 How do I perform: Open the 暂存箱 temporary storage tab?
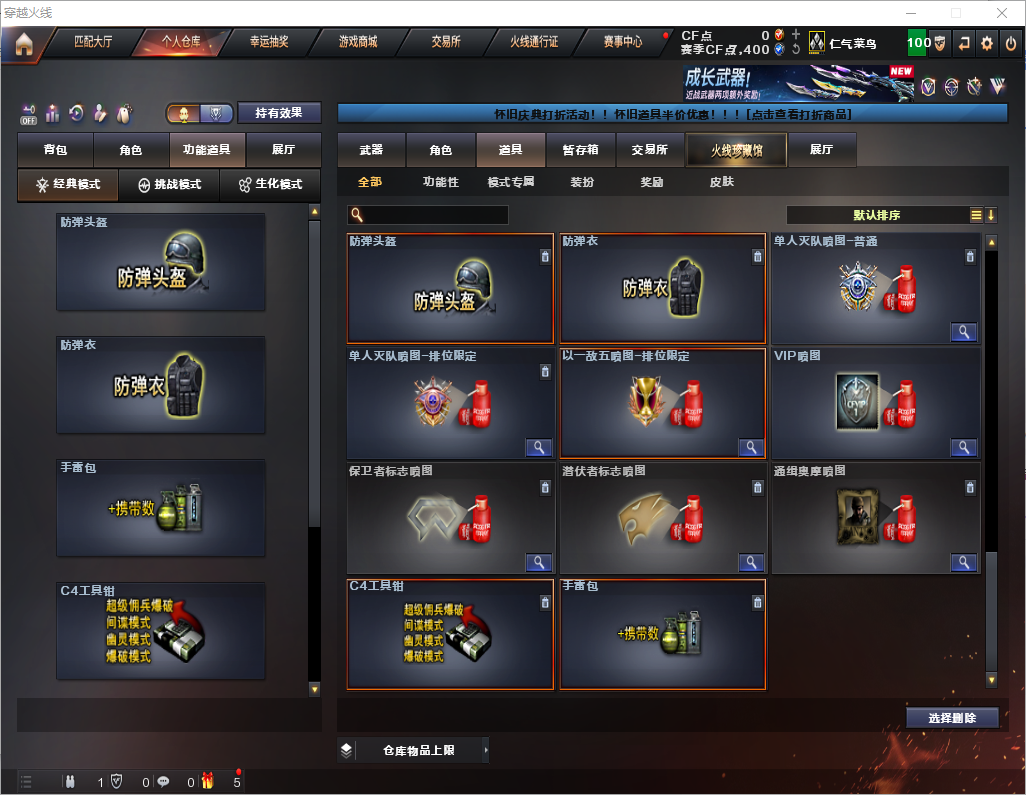[x=580, y=150]
